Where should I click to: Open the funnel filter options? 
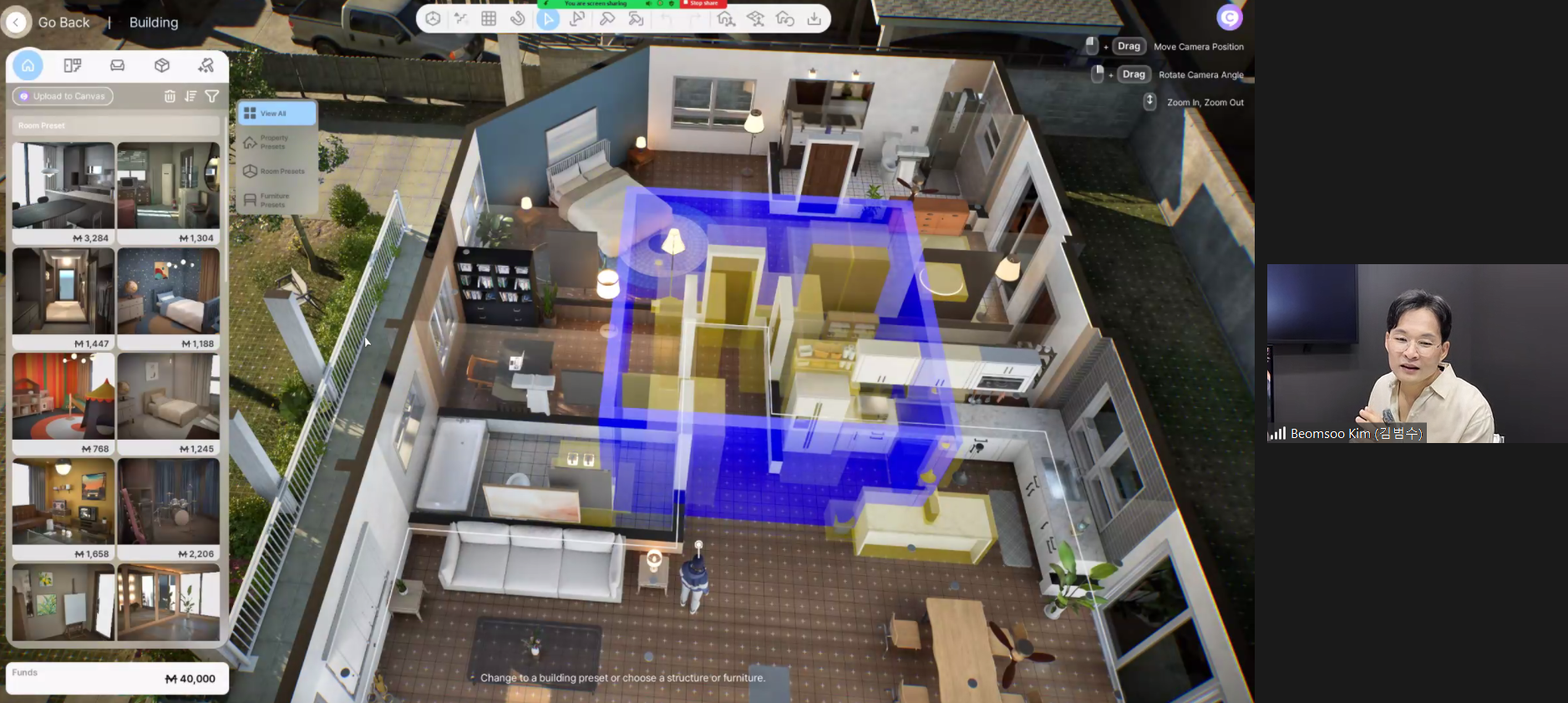click(212, 96)
